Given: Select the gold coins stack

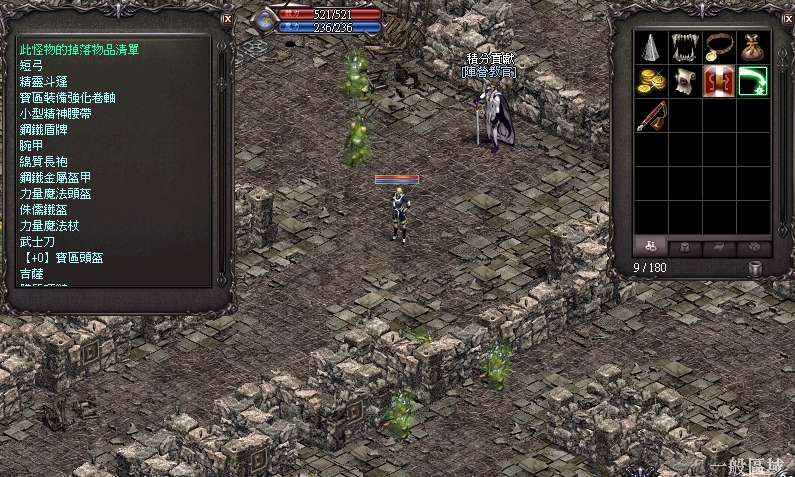Looking at the screenshot, I should point(652,81).
